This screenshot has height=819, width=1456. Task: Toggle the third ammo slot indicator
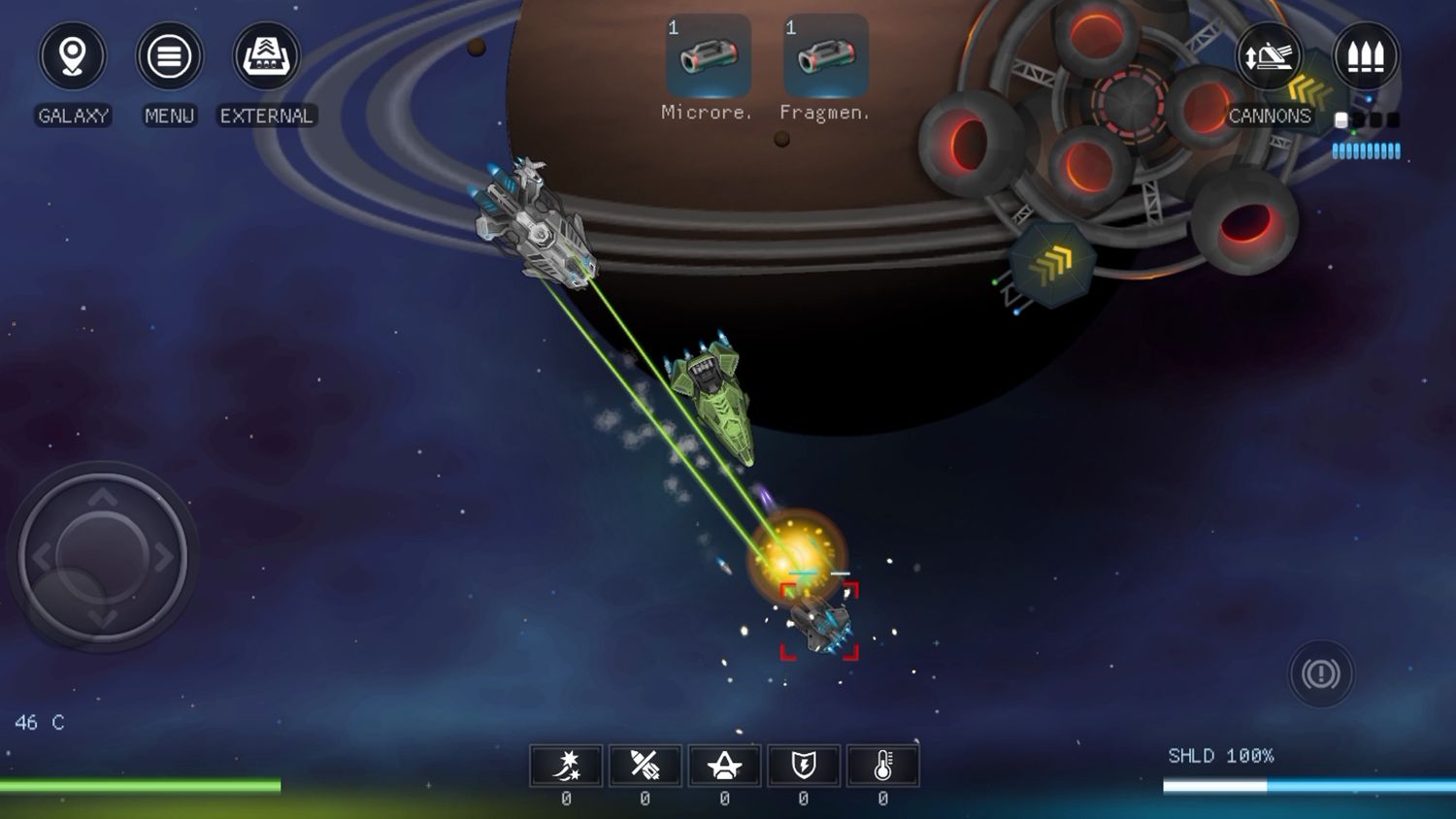click(1374, 119)
